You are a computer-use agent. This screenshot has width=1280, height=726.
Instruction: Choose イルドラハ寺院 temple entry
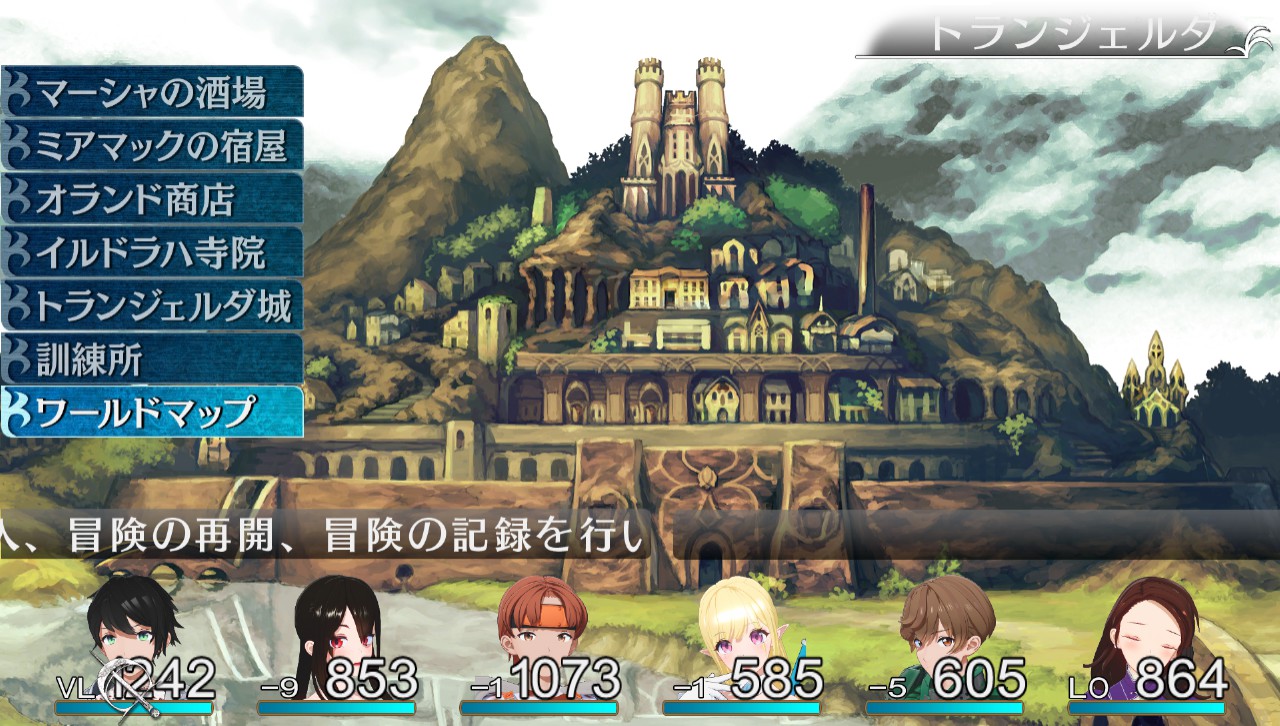152,252
